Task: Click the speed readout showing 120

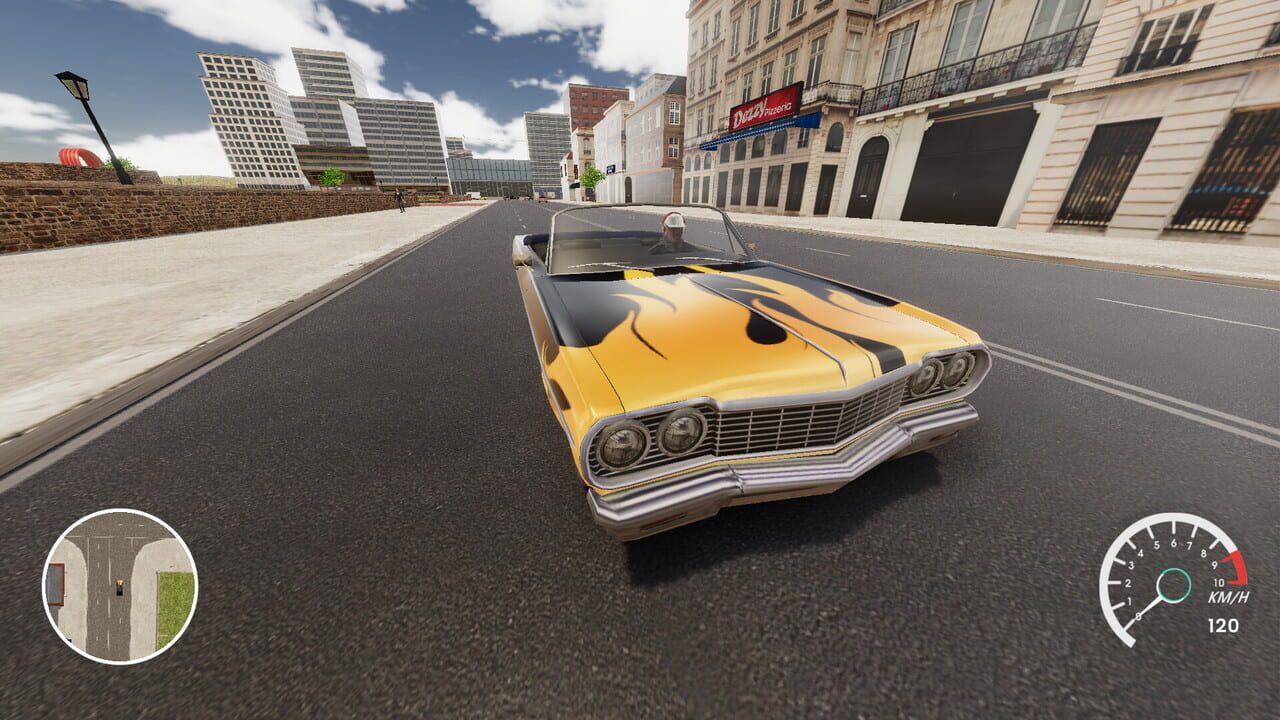Action: 1223,623
